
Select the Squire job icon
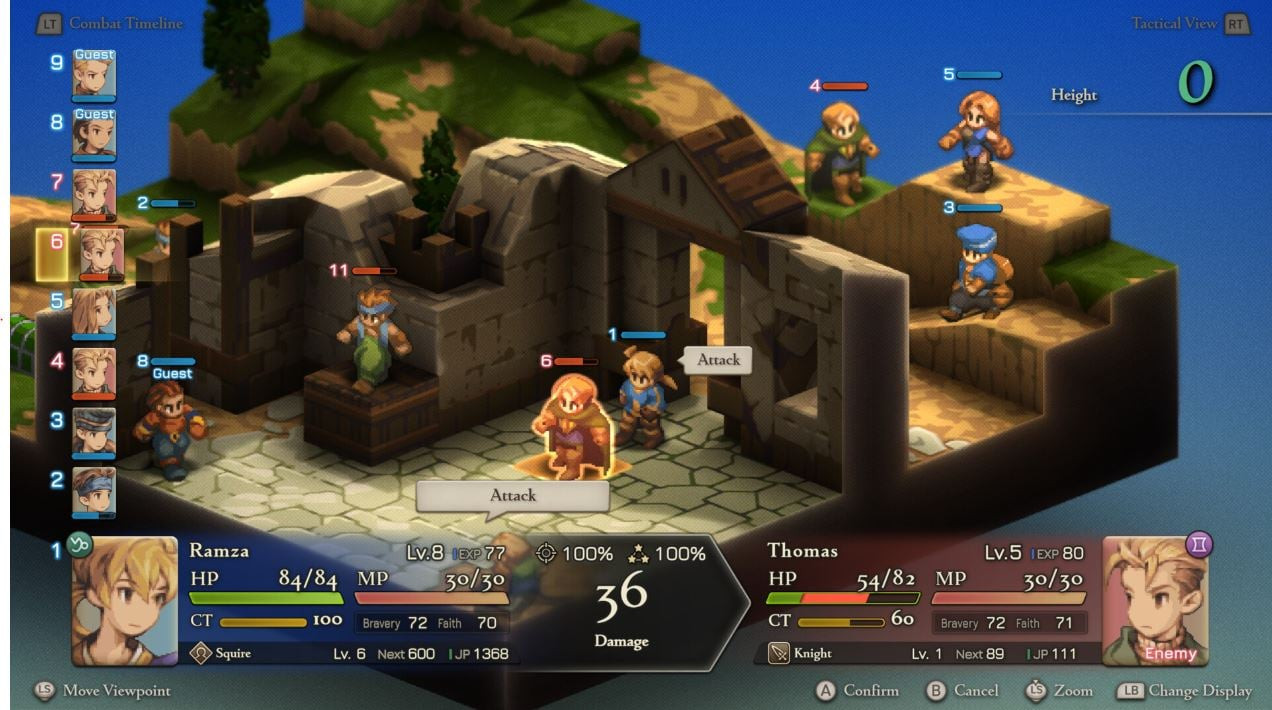pos(200,653)
